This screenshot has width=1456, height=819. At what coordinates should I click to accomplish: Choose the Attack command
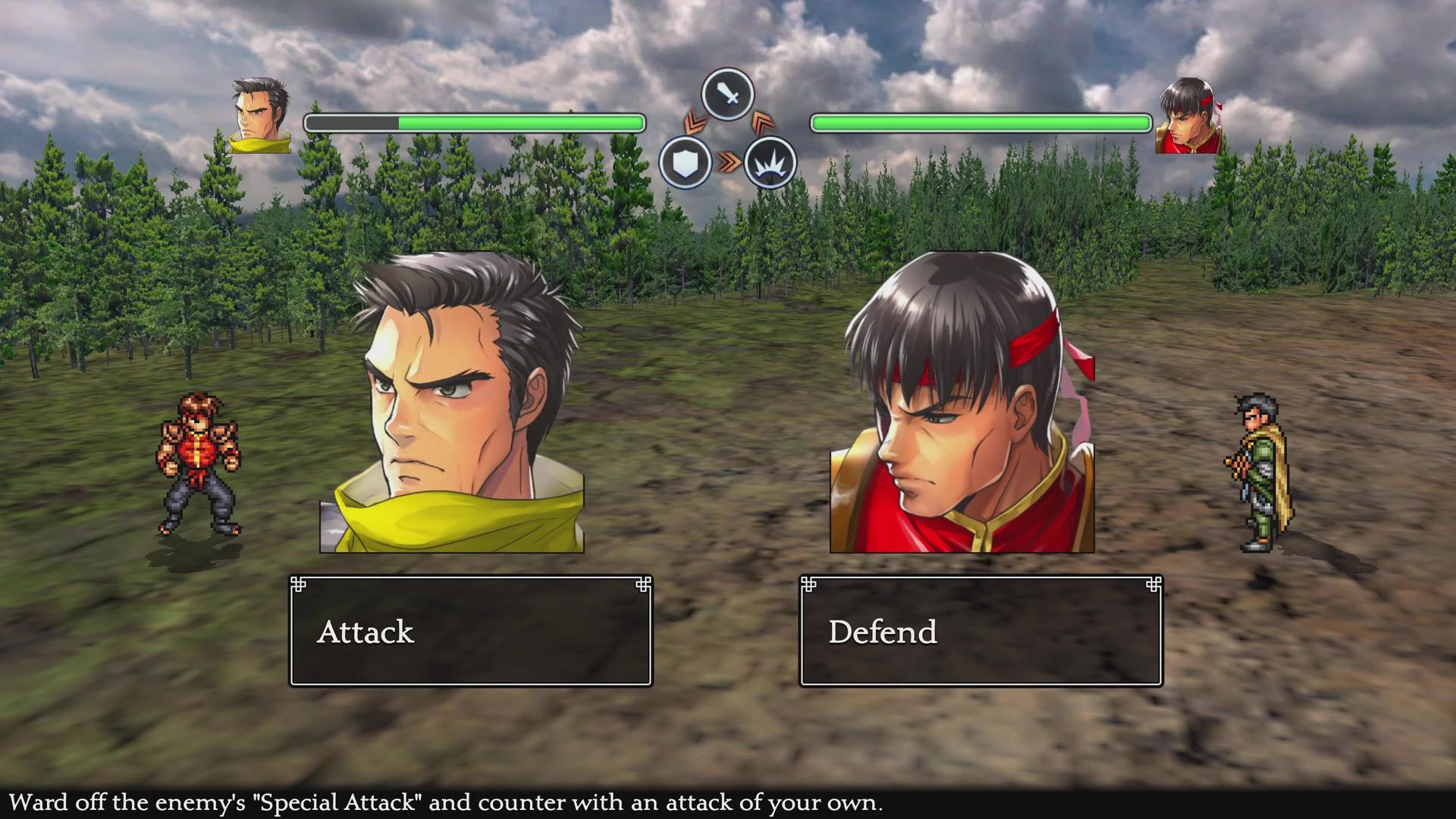click(x=470, y=631)
